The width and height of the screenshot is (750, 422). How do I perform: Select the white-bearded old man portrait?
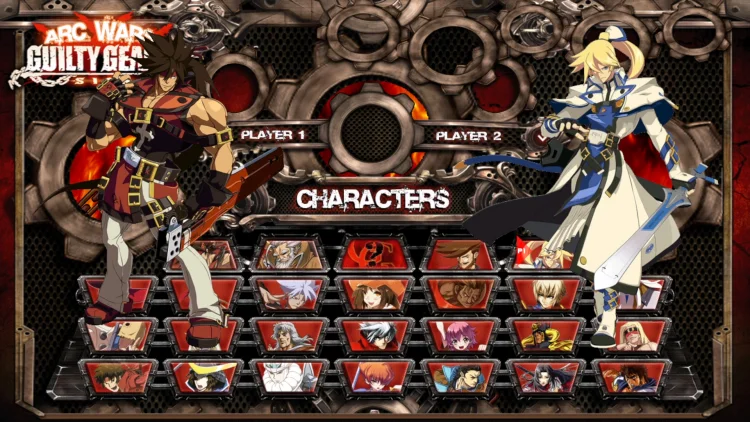point(292,253)
